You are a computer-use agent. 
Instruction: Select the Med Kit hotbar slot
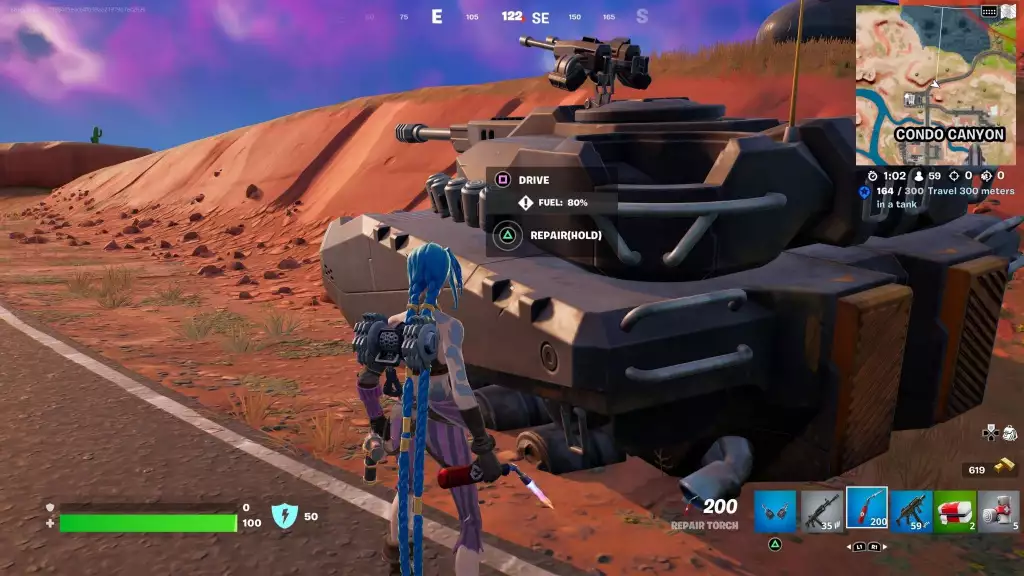click(x=955, y=510)
